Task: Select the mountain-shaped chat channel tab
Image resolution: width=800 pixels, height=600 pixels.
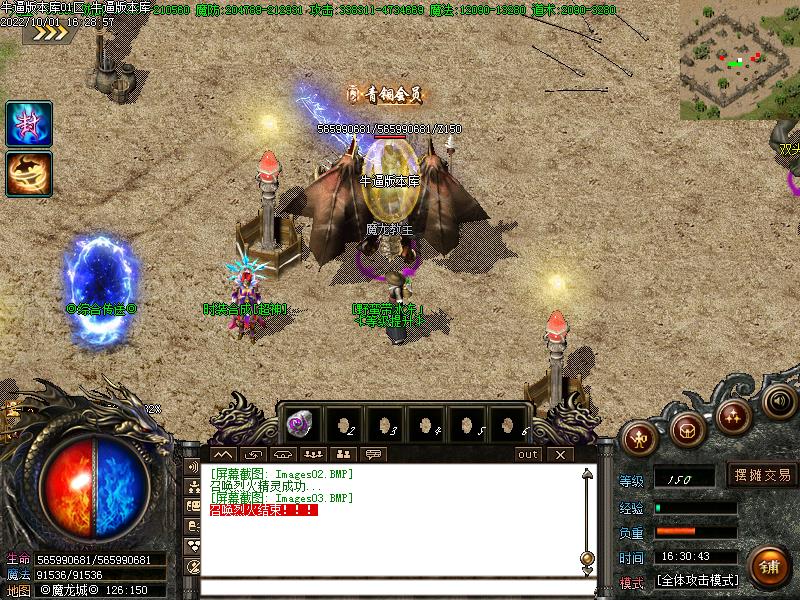Action: pos(222,454)
